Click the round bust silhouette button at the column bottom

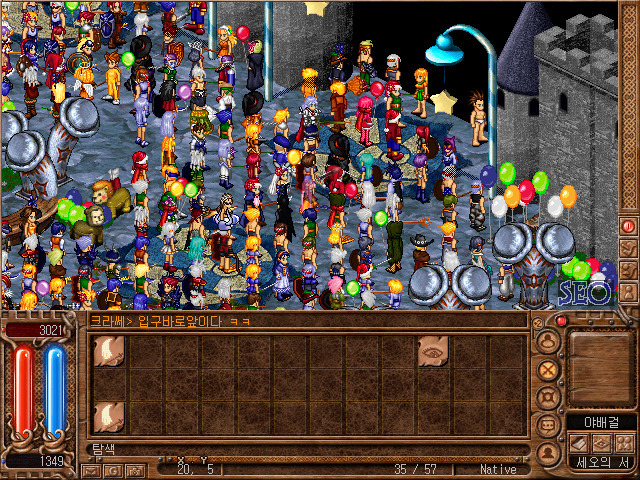coord(548,453)
